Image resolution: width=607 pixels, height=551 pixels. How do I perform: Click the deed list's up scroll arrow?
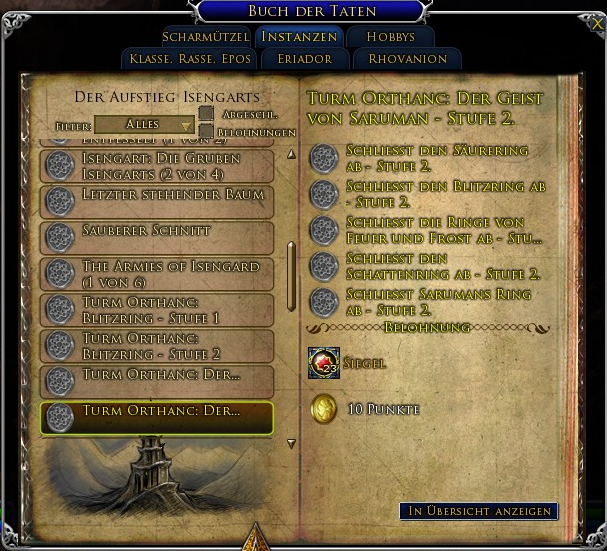291,152
